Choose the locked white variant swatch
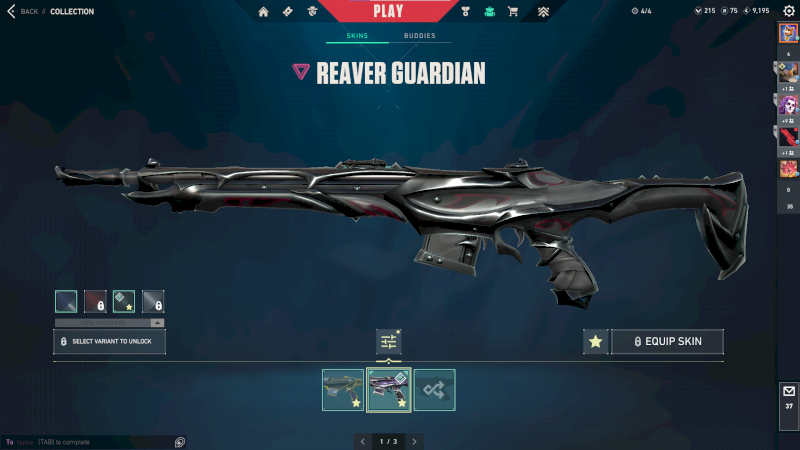The image size is (800, 450). tap(153, 301)
